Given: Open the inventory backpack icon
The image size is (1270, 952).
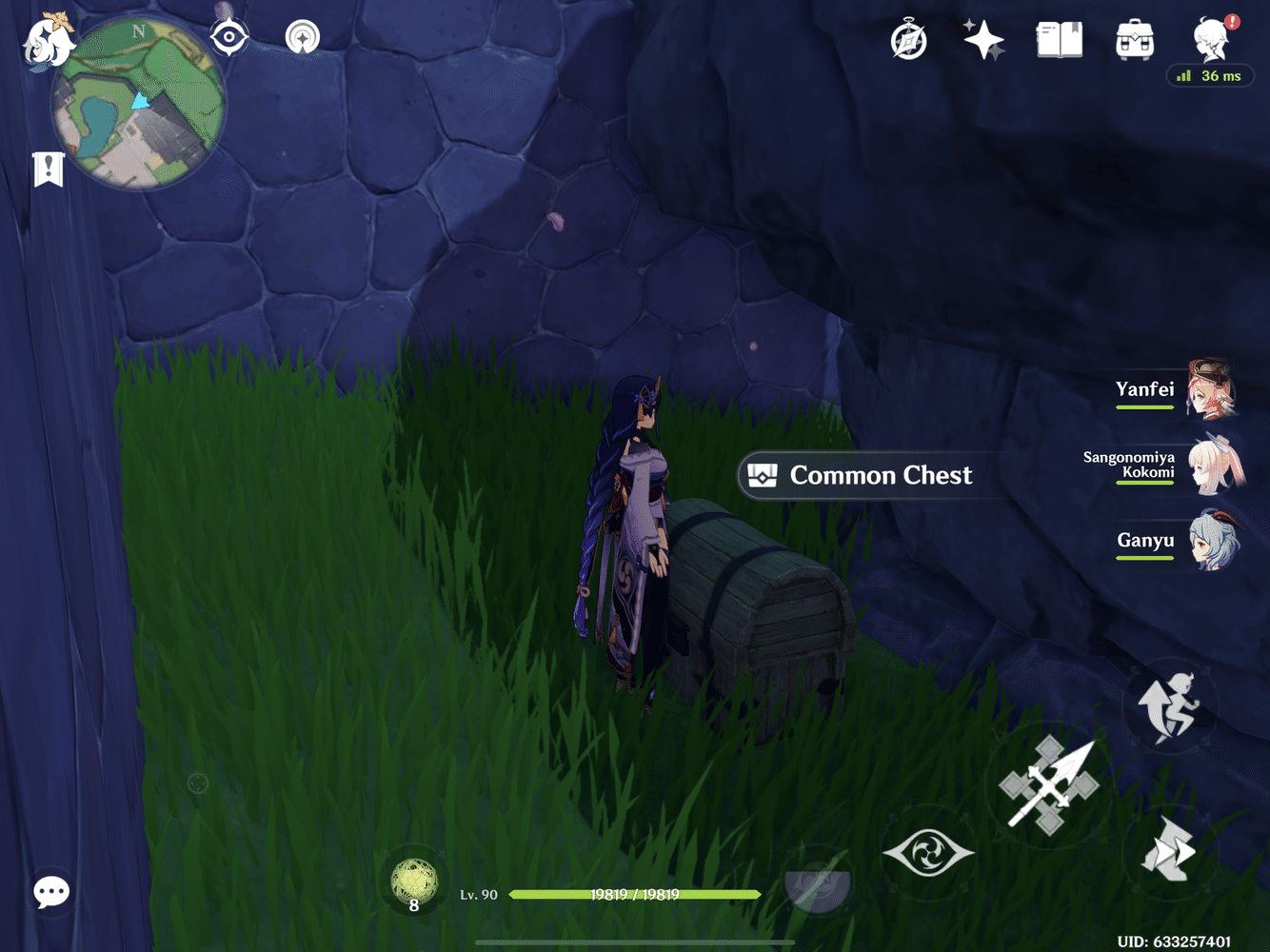Looking at the screenshot, I should coord(1133,40).
